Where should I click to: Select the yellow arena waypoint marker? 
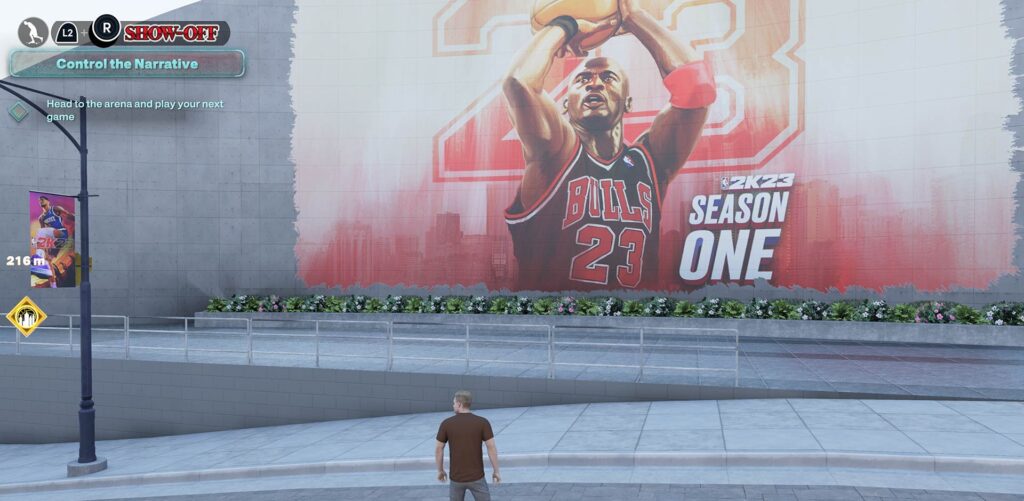[x=26, y=316]
